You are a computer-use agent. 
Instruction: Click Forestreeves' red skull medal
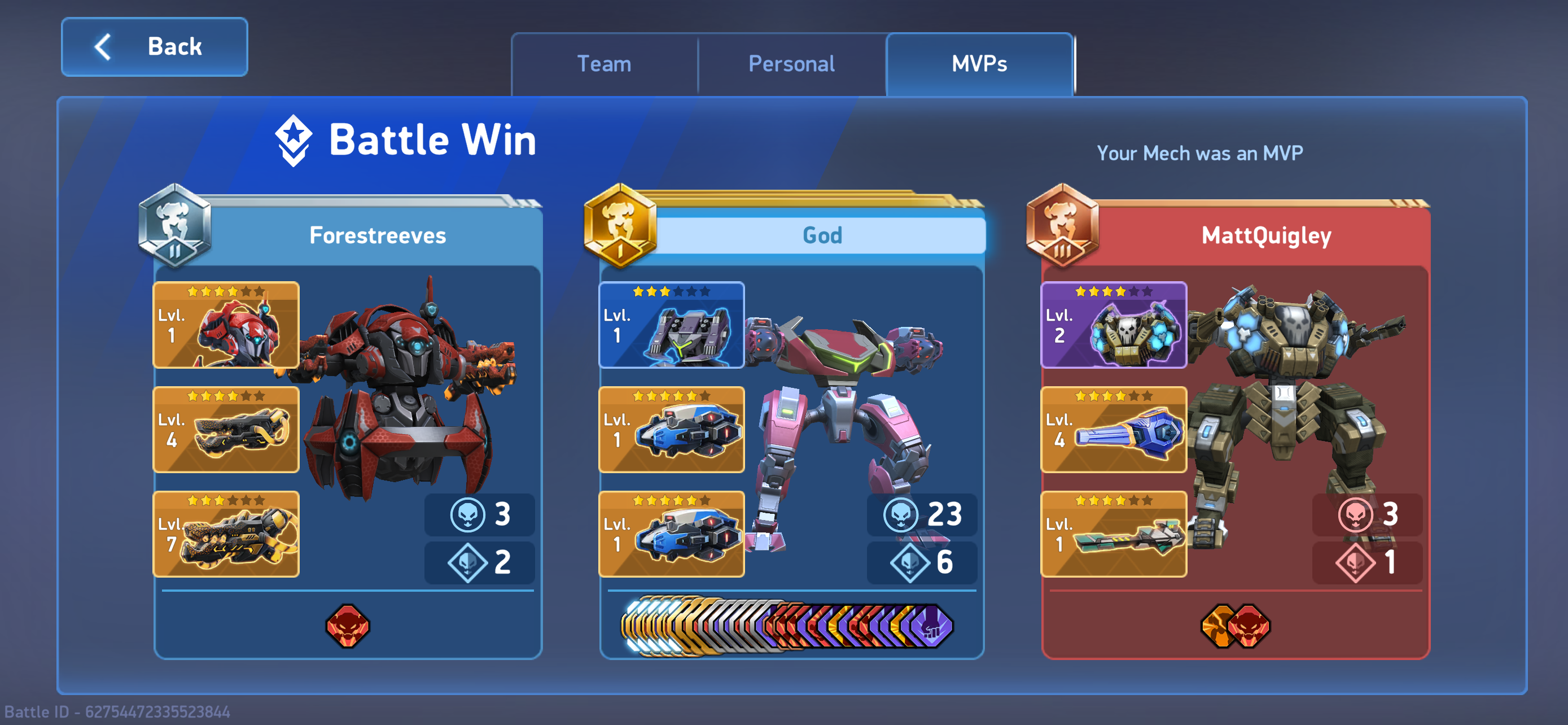(348, 626)
